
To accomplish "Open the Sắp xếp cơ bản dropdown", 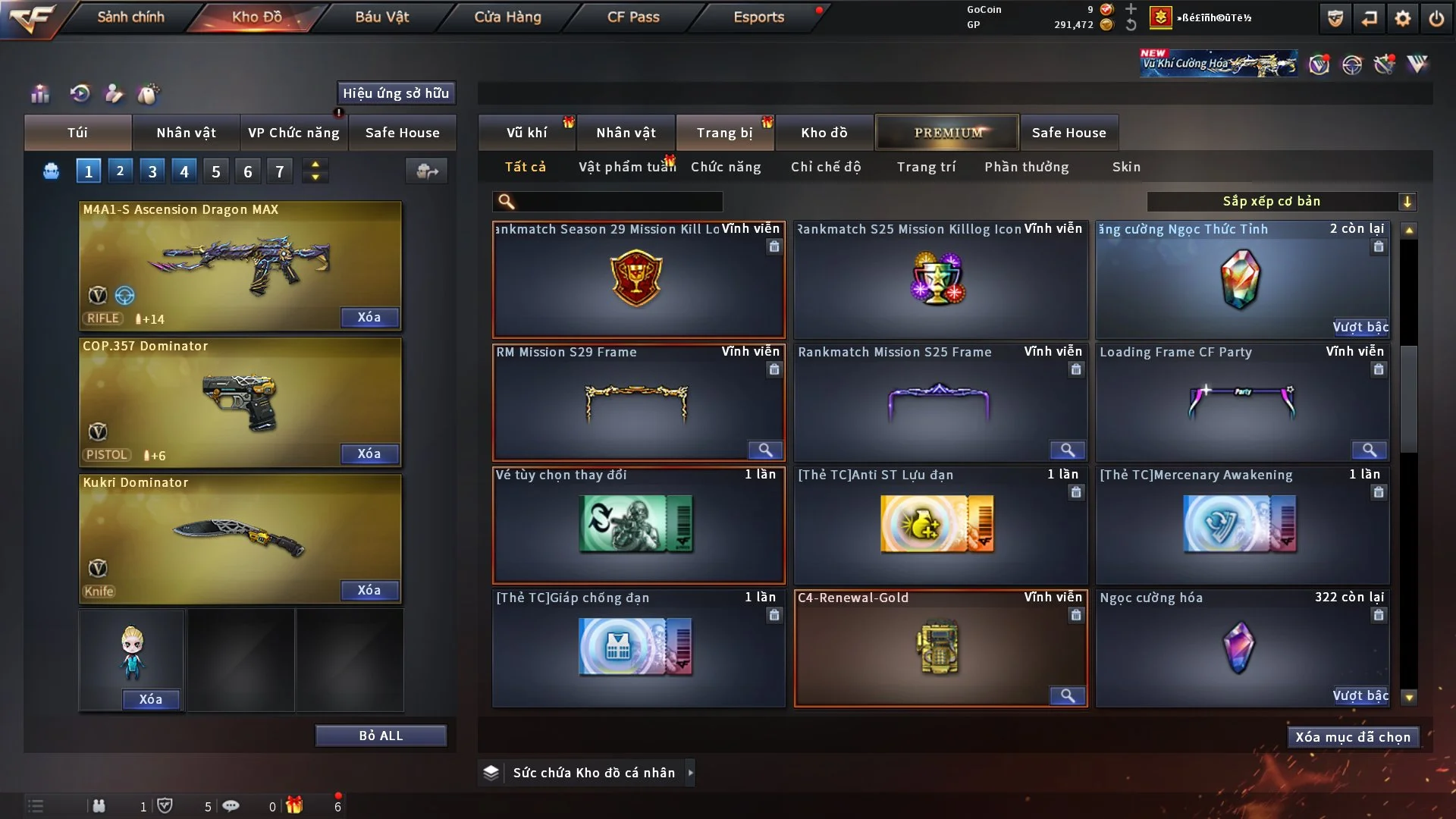I will coord(1281,201).
